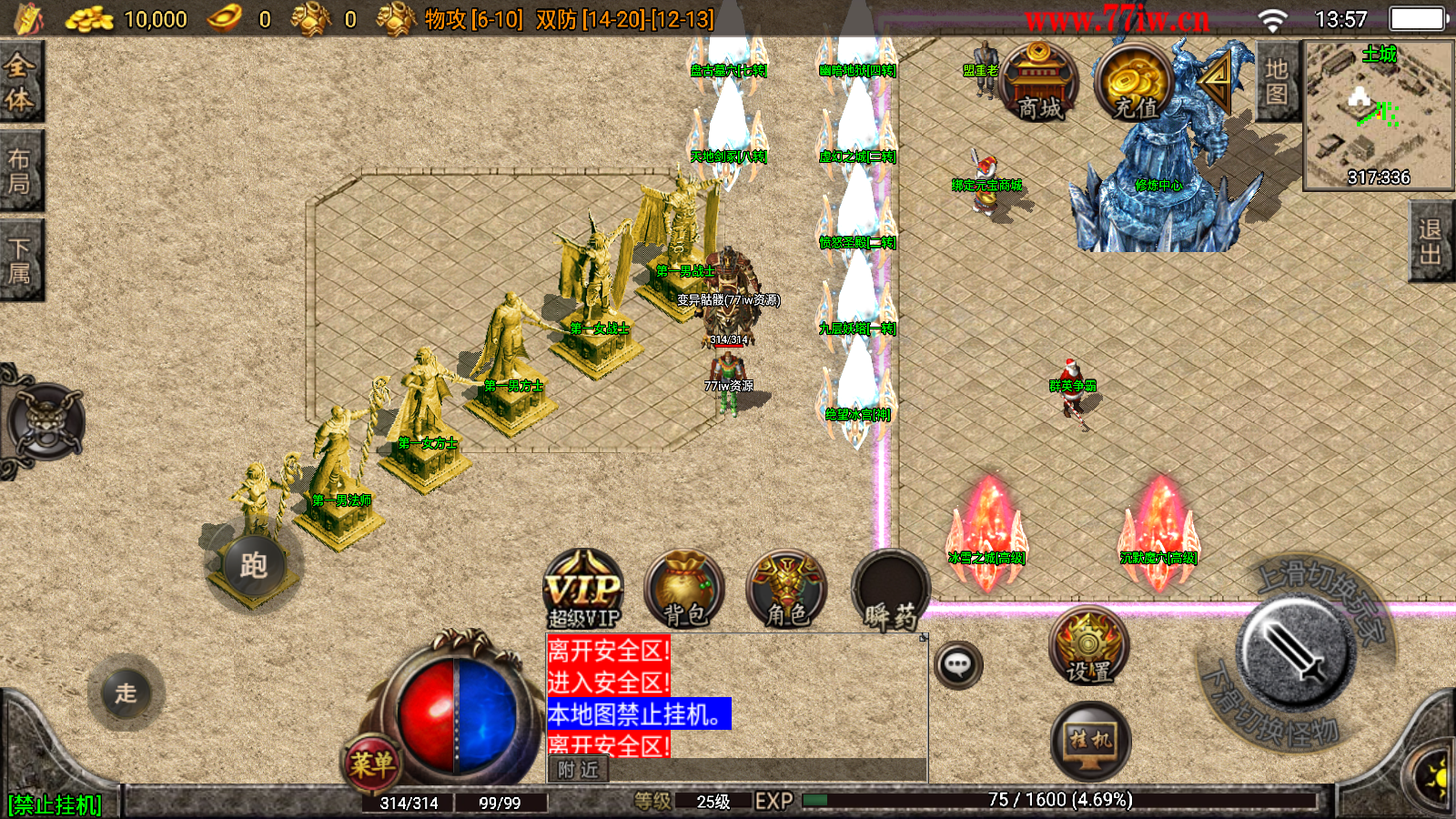
Task: Open the chat speech bubble icon
Action: pos(957,665)
